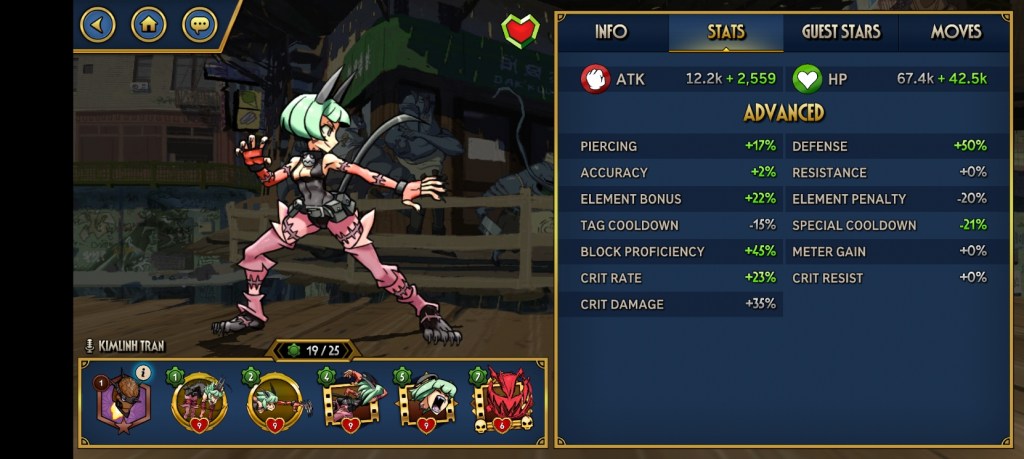
Task: Select the STATS tab
Action: click(726, 32)
